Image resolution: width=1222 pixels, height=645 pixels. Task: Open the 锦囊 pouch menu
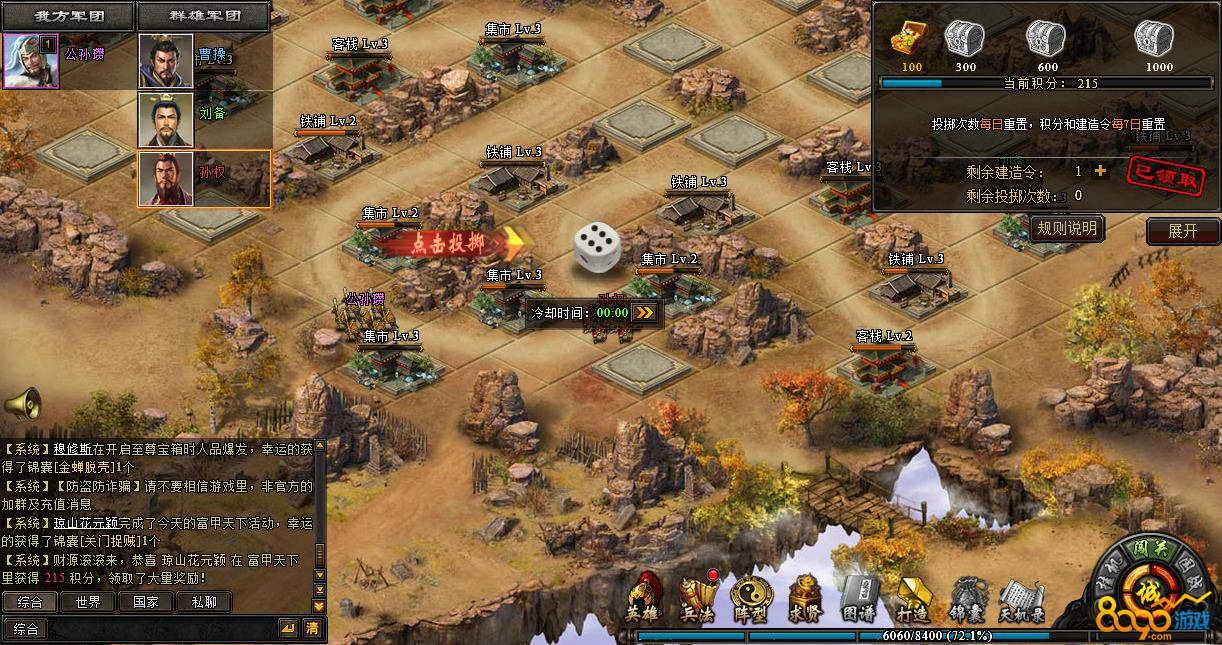pyautogui.click(x=965, y=598)
